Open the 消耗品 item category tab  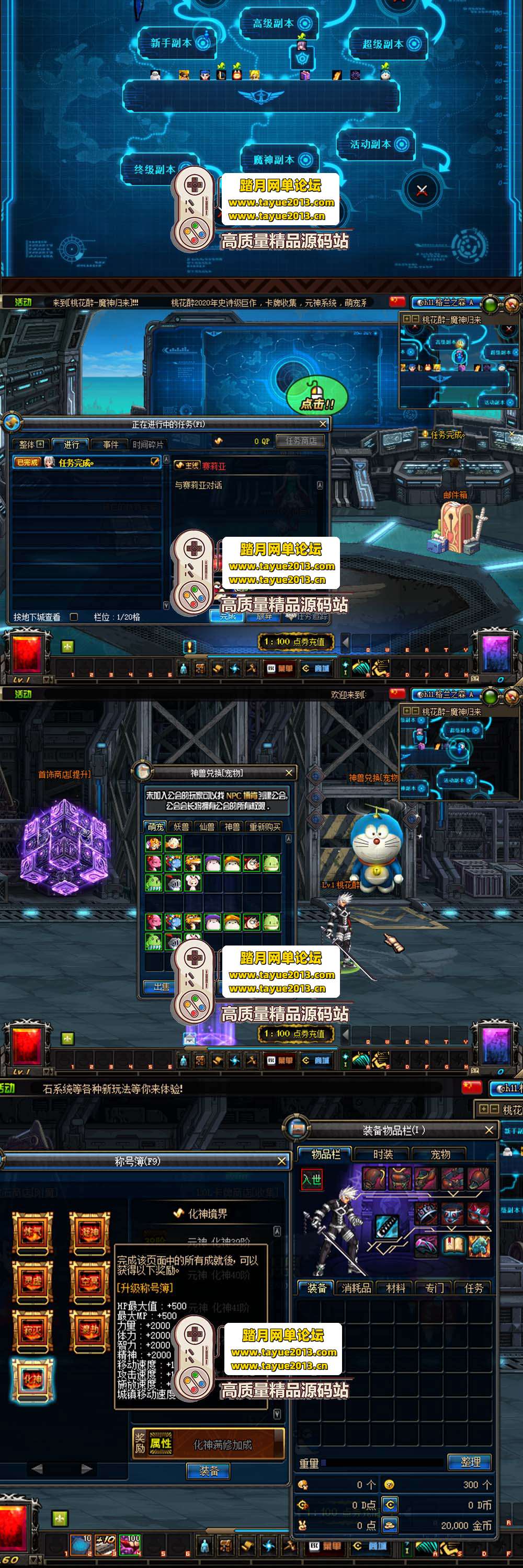(x=356, y=1288)
